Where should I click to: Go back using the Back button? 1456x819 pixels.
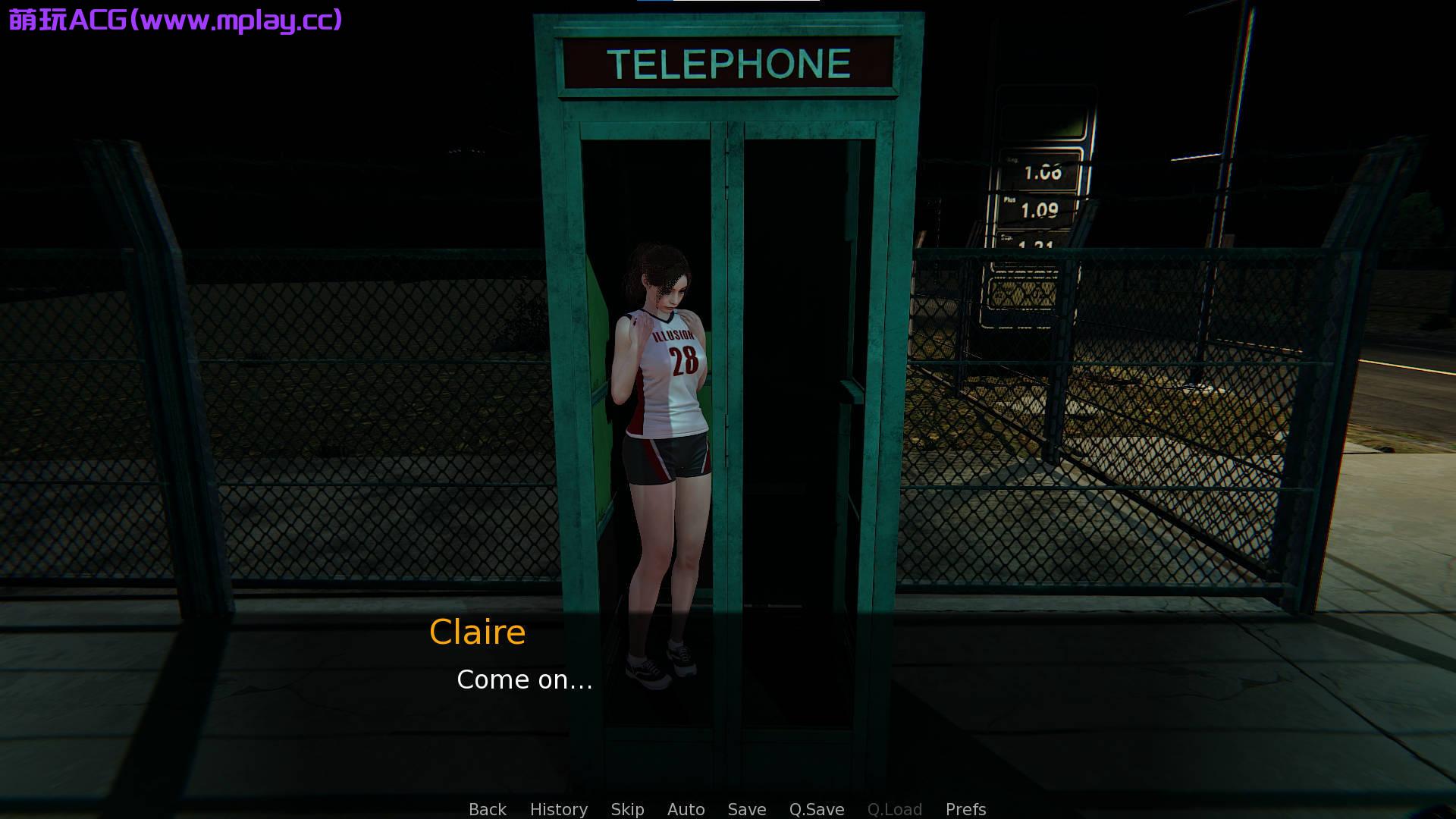pyautogui.click(x=487, y=809)
